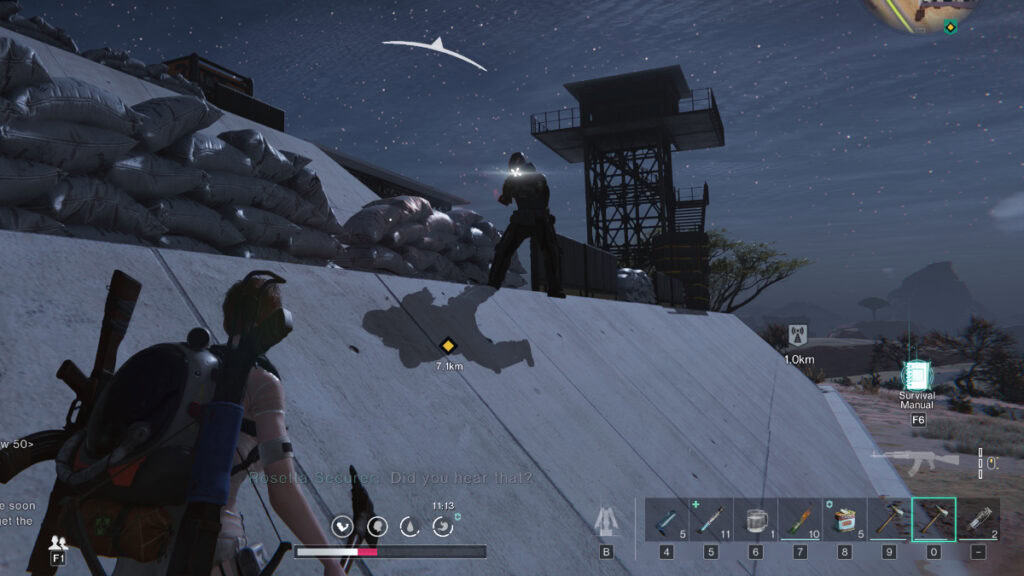Select the canned food hotbar slot
This screenshot has height=576, width=1024.
[x=845, y=519]
